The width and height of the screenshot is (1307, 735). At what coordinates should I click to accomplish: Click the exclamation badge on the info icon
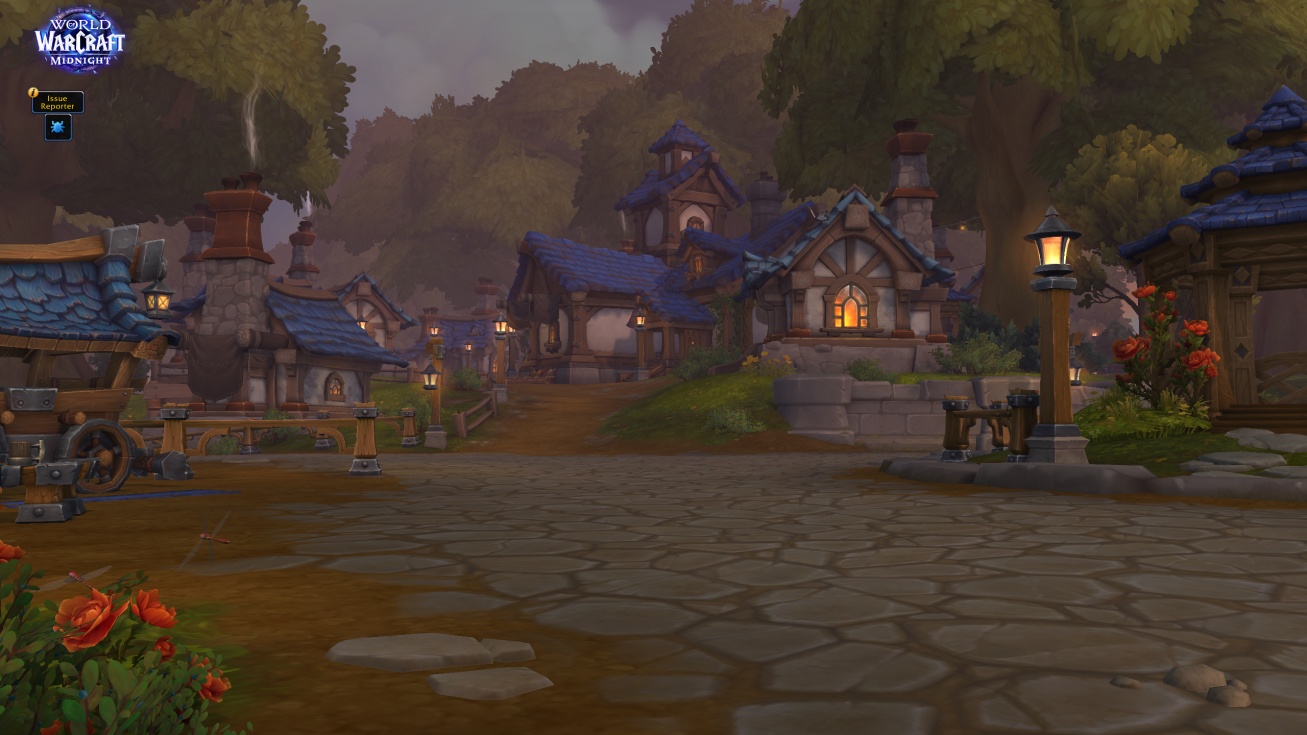[x=32, y=89]
